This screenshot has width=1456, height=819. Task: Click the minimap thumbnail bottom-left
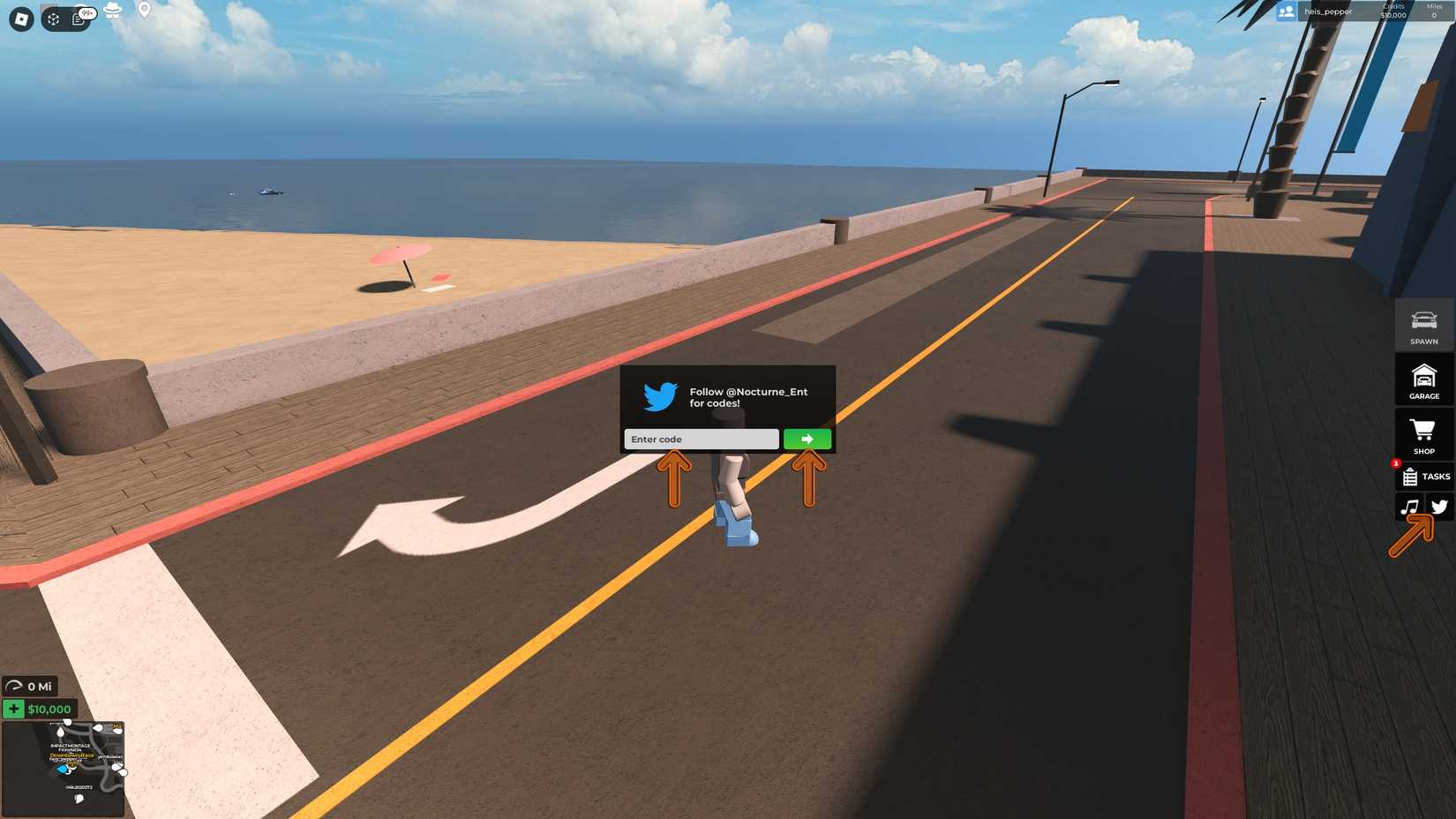tap(64, 766)
